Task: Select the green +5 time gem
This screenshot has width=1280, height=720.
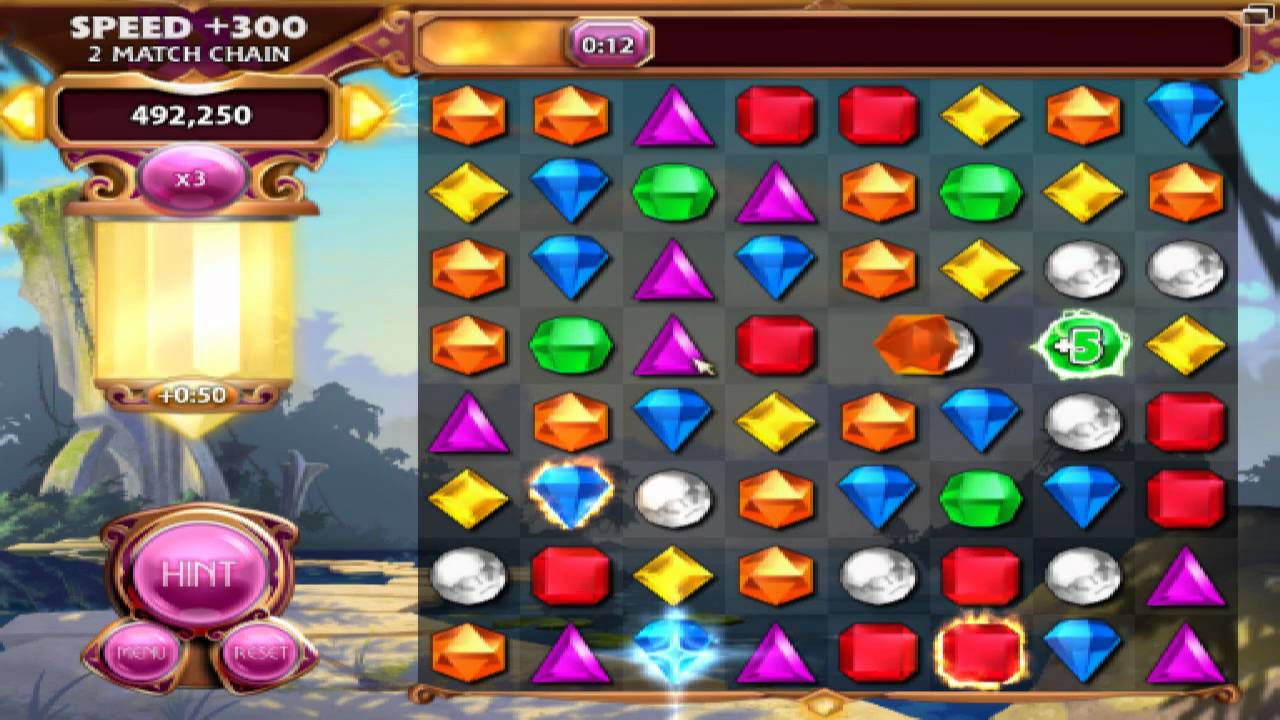Action: [x=1082, y=346]
